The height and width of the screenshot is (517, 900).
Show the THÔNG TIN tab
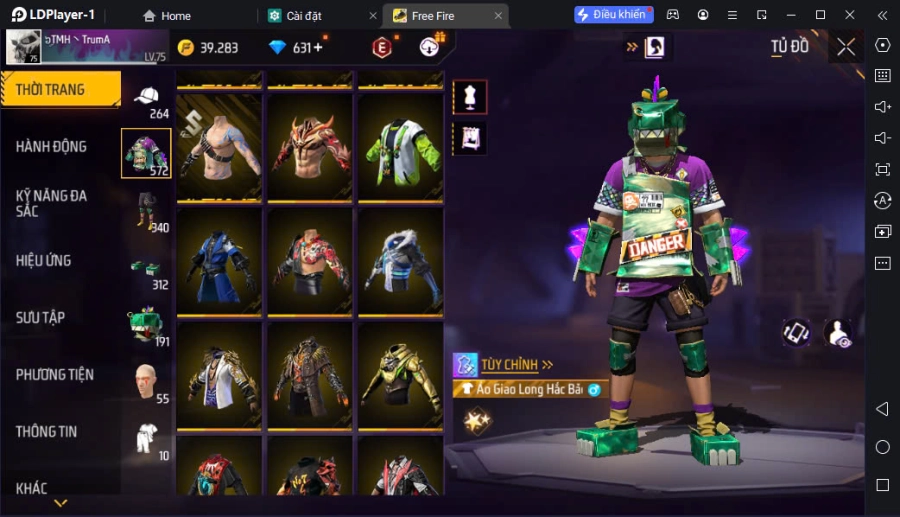click(x=46, y=432)
